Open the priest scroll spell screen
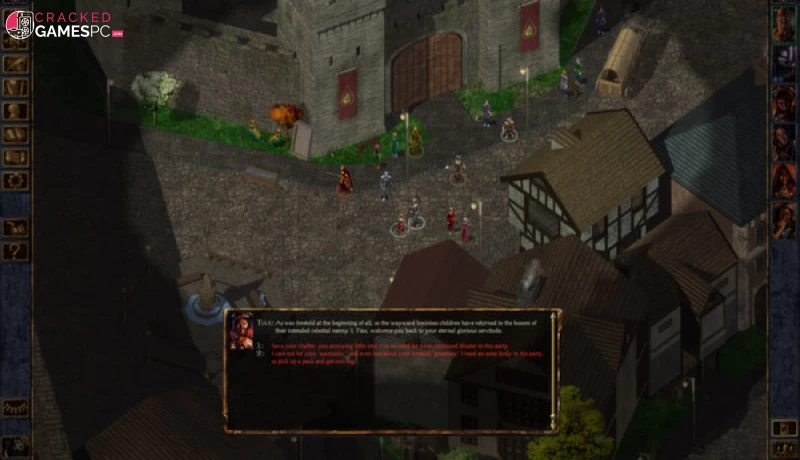This screenshot has width=800, height=460. point(15,157)
